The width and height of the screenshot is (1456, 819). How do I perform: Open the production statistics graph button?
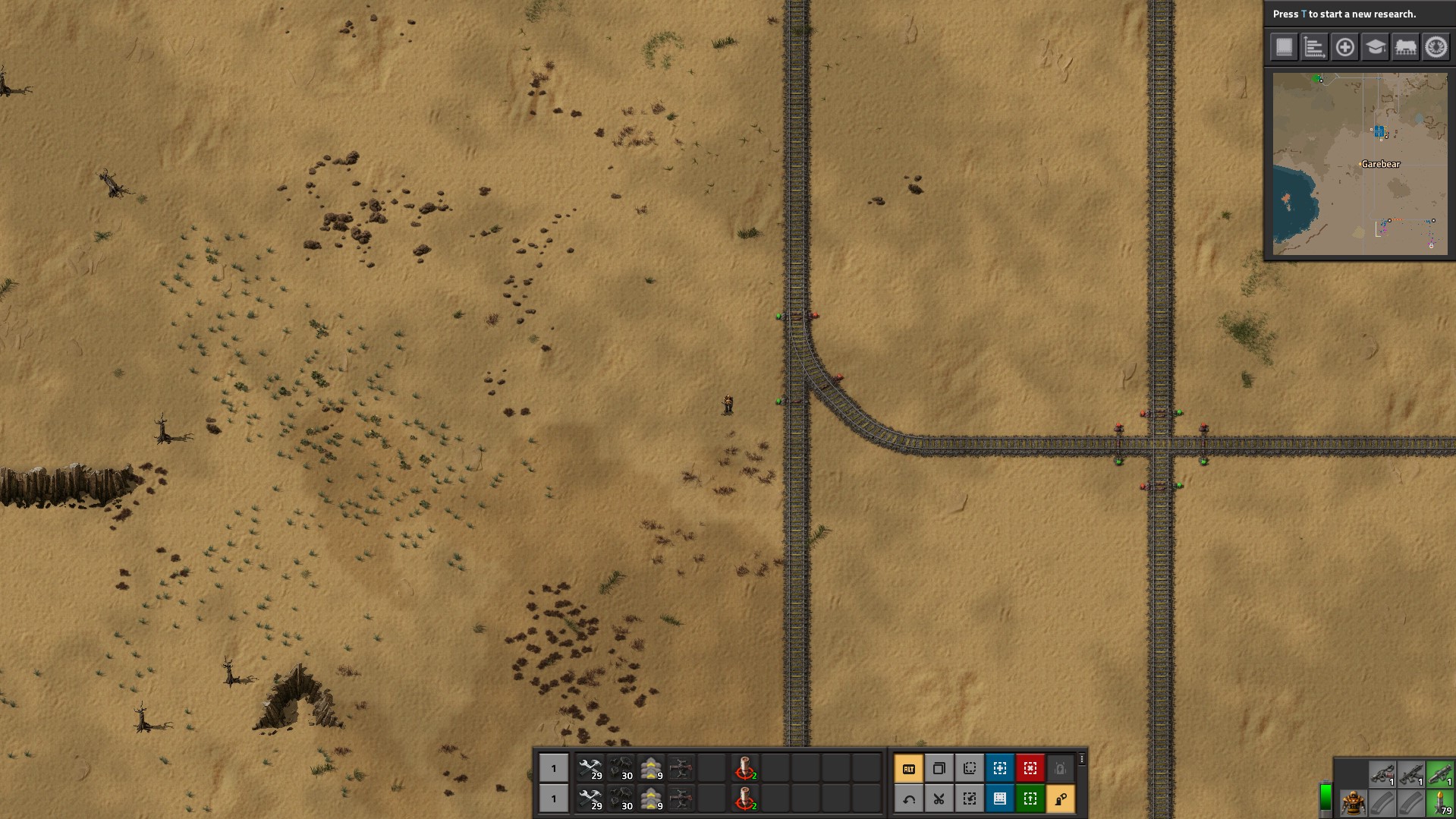click(x=1314, y=47)
